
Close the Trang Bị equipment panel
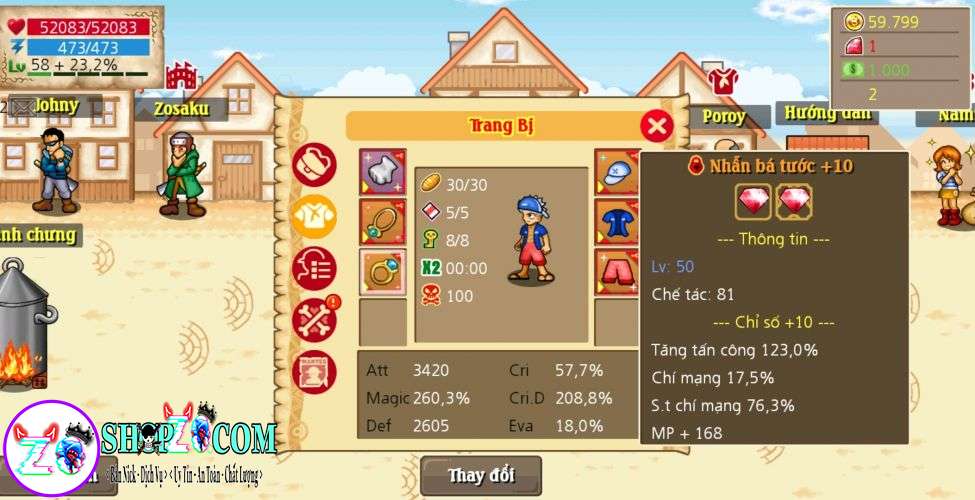coord(656,125)
